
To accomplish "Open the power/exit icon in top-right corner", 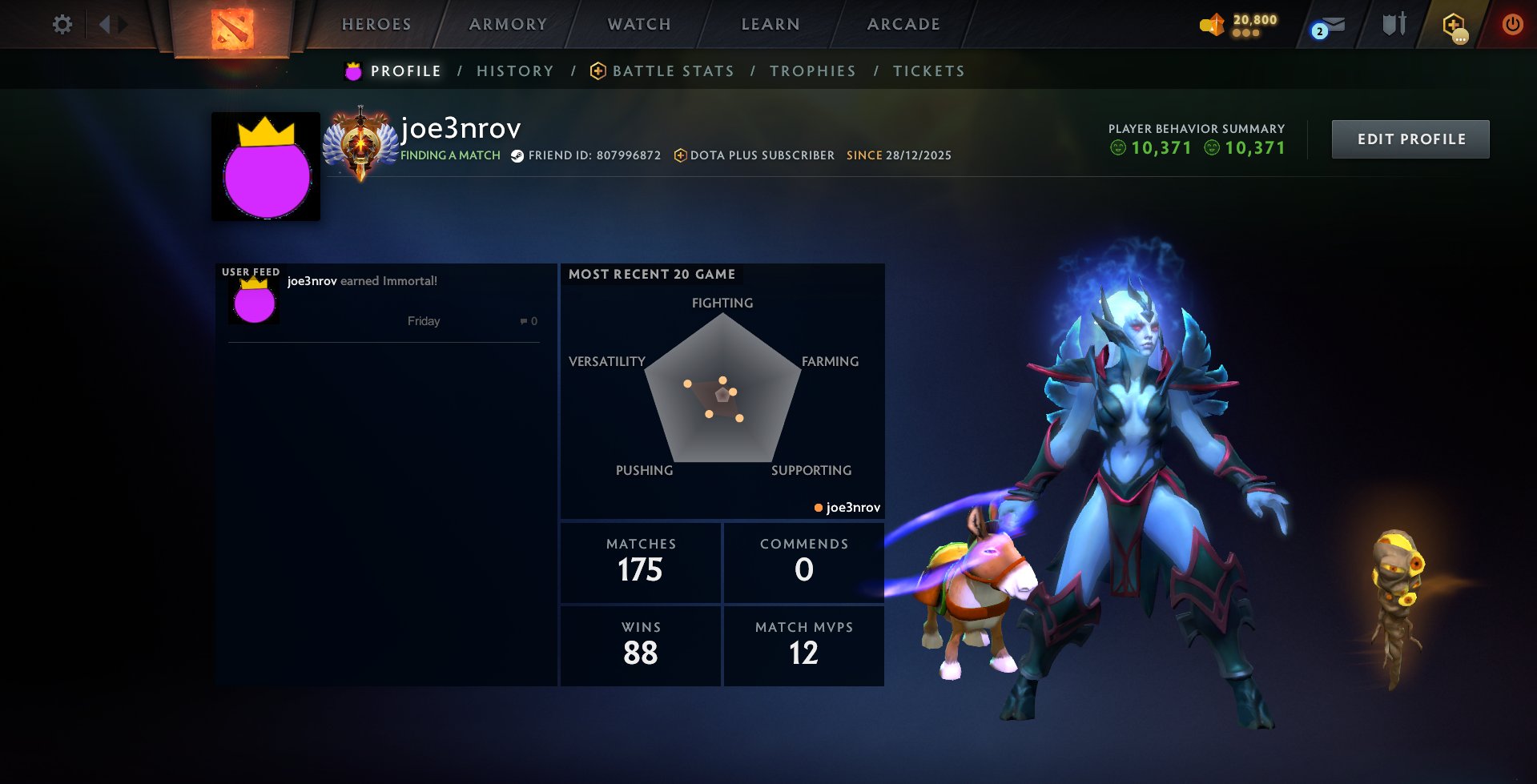I will tap(1513, 24).
